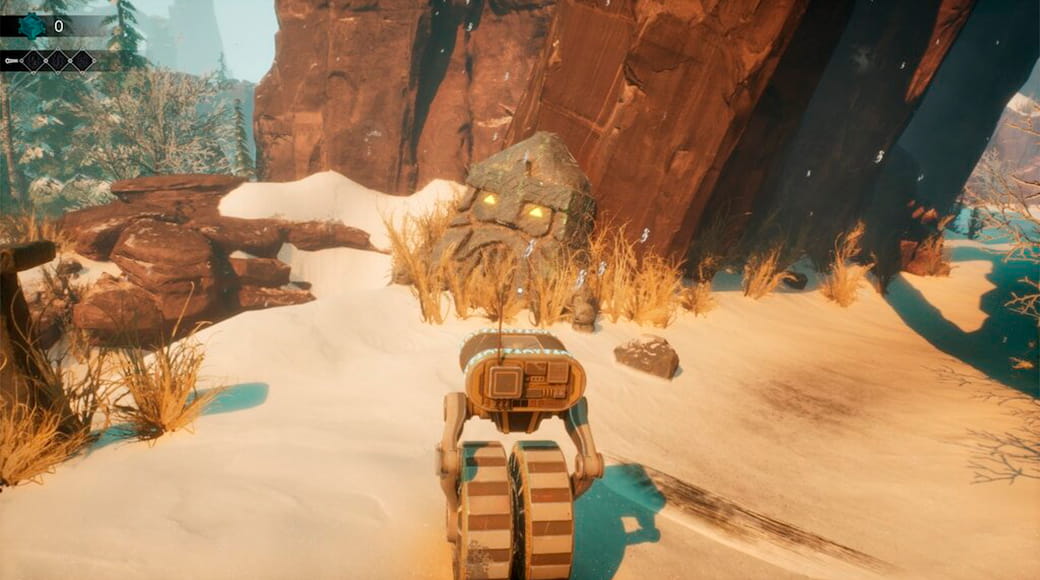Select the white key icon beside the diamond slots
The height and width of the screenshot is (580, 1040).
[x=11, y=61]
